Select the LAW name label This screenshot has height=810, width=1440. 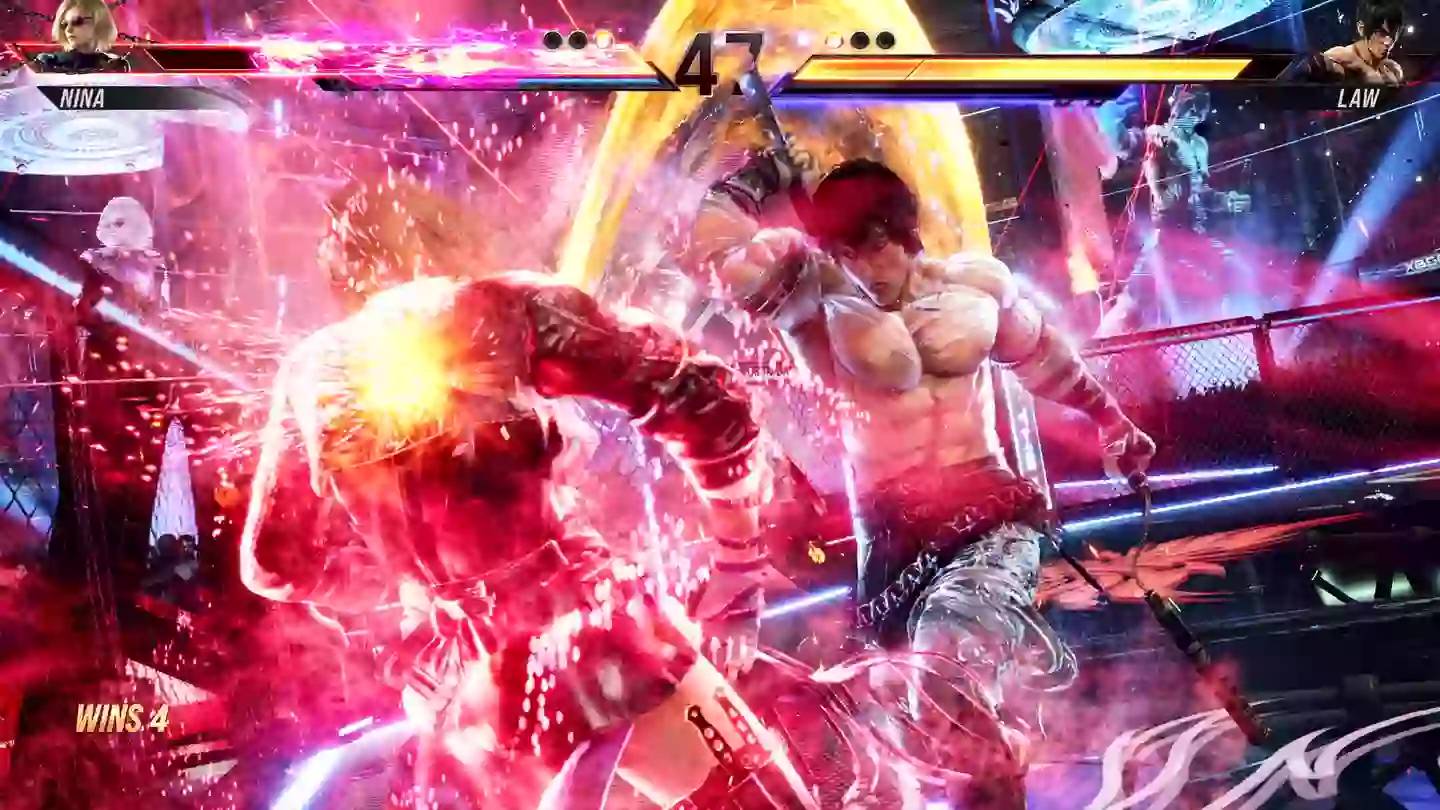click(1357, 98)
